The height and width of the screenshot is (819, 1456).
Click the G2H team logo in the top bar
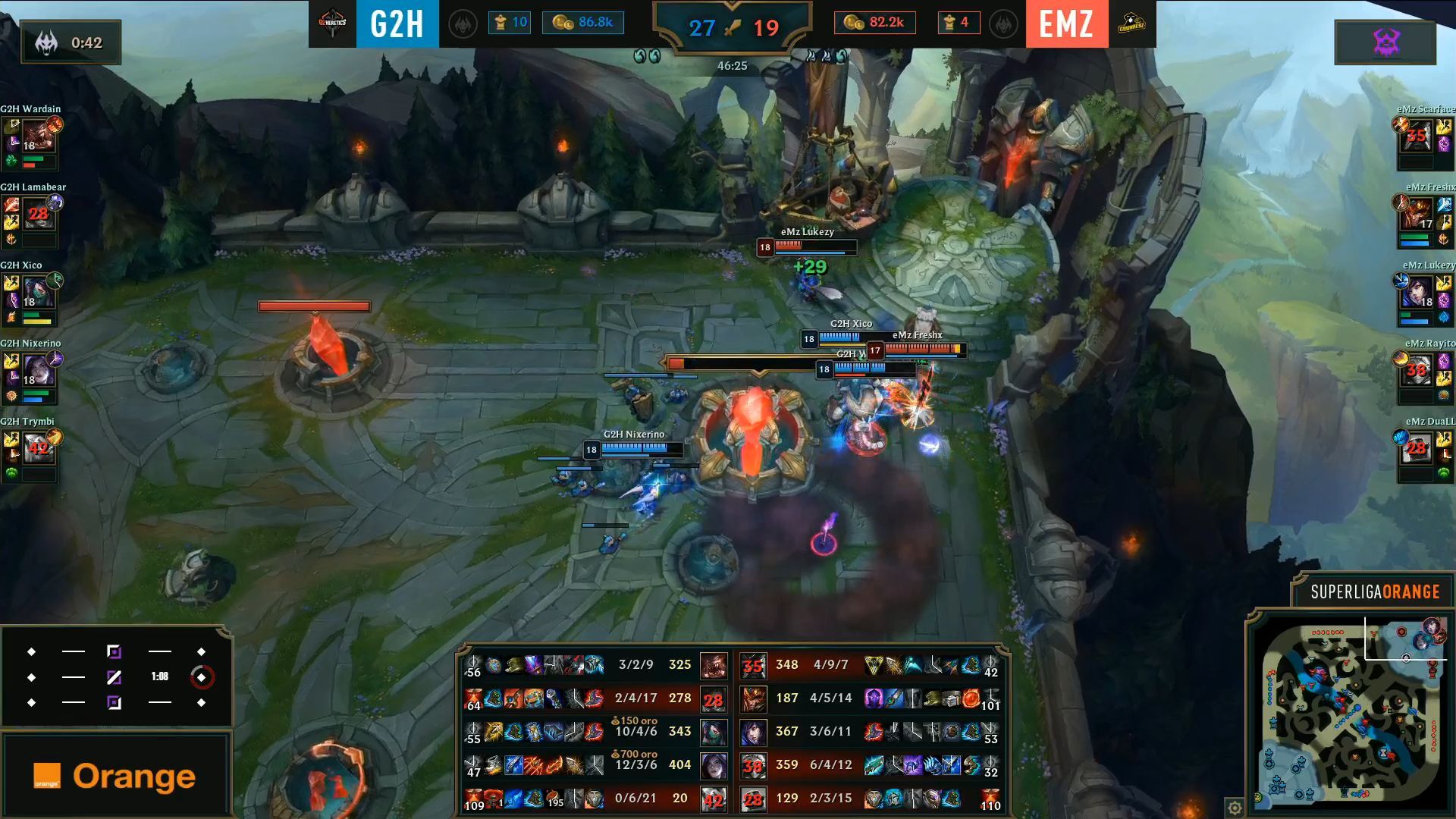[x=332, y=24]
